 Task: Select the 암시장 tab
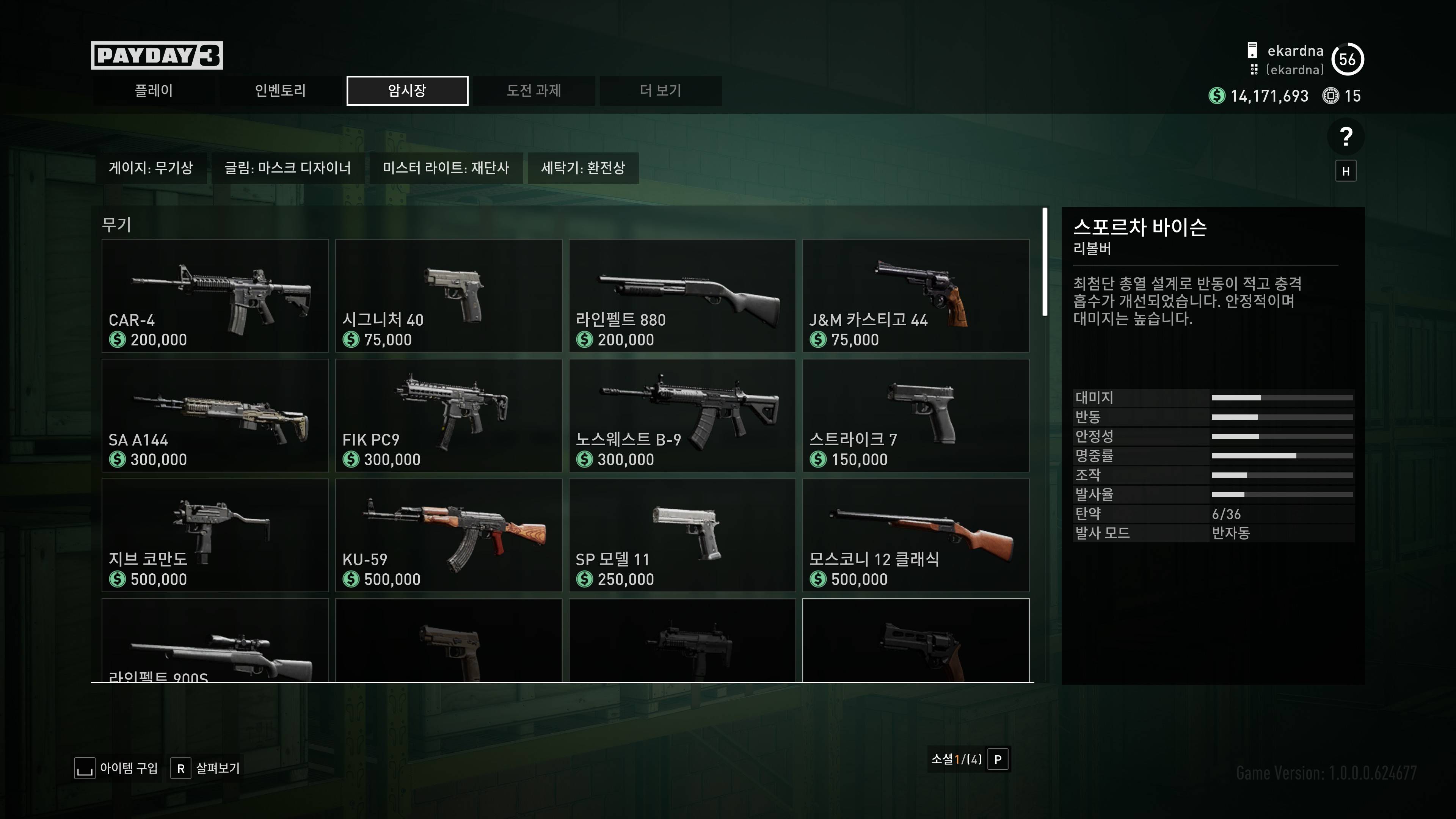point(407,91)
